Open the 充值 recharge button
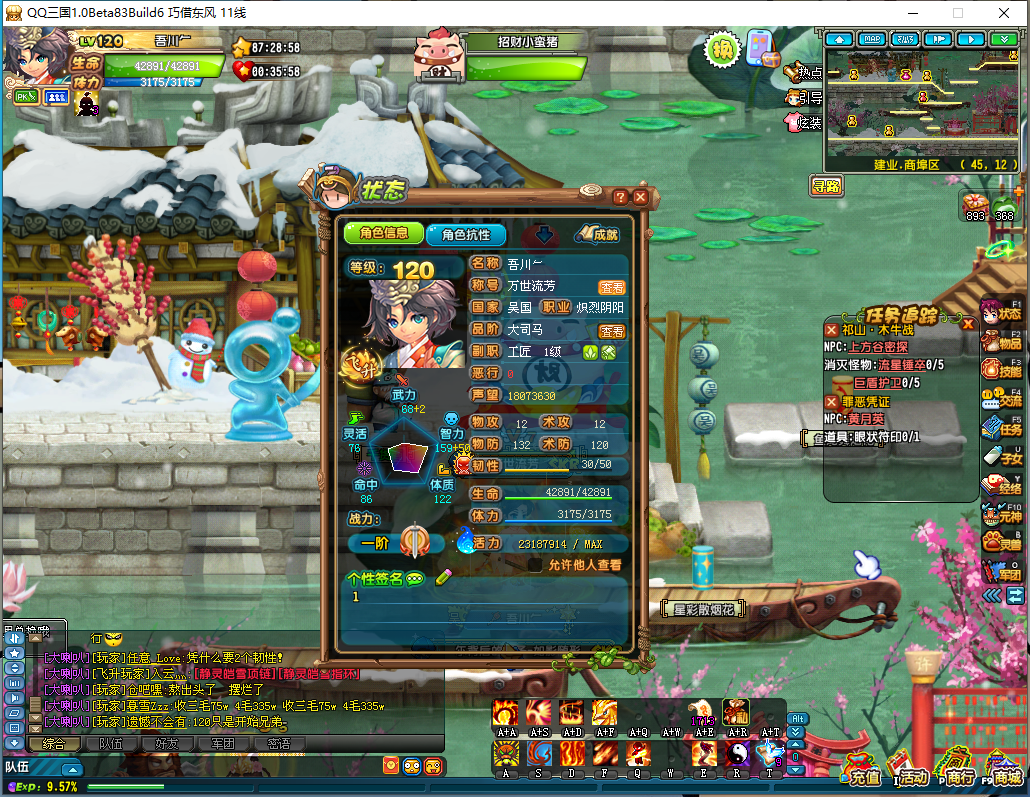 861,773
